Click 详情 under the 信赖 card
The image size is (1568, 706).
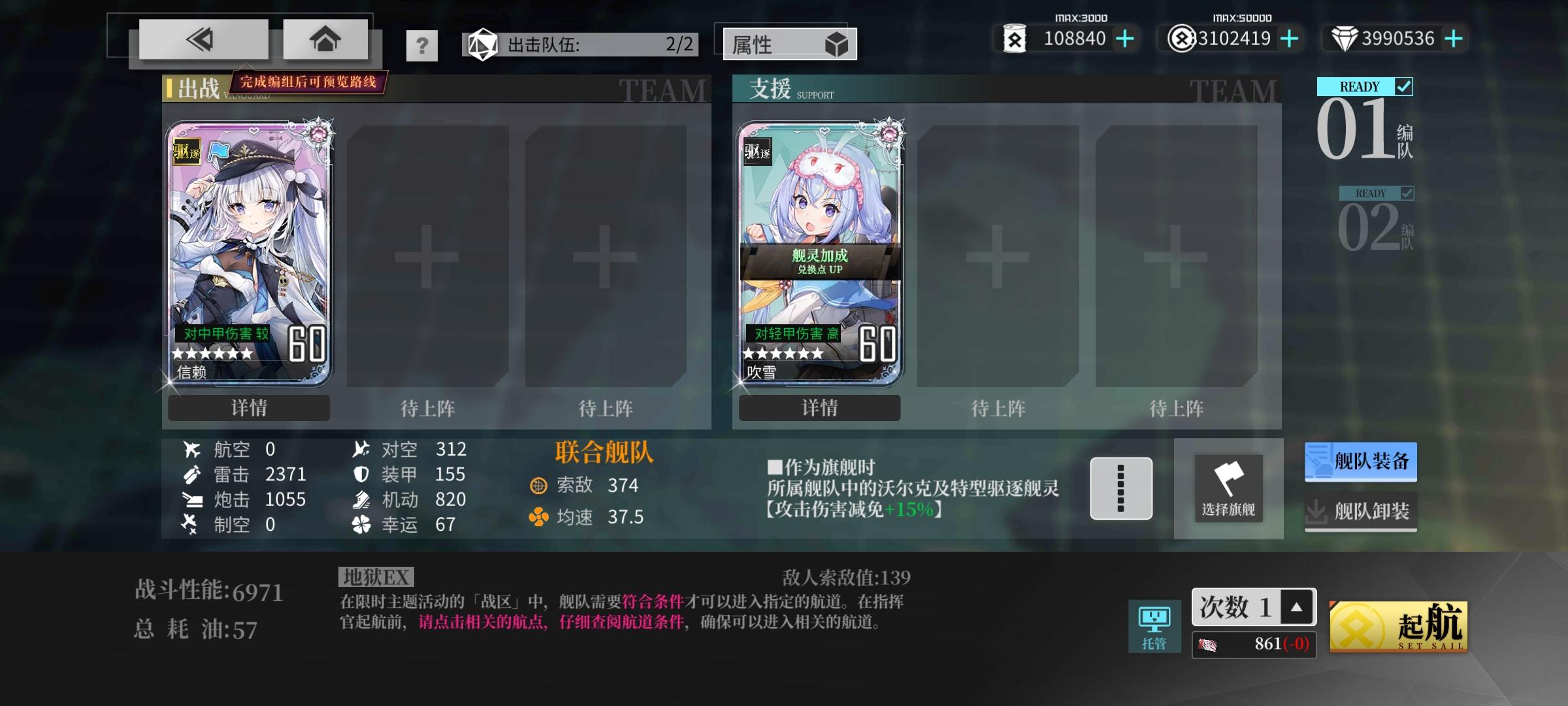click(x=248, y=408)
